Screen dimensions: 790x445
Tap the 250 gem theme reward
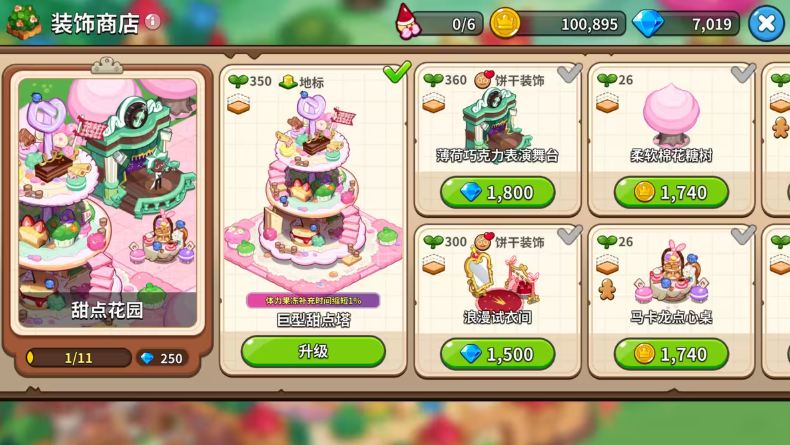tap(160, 358)
